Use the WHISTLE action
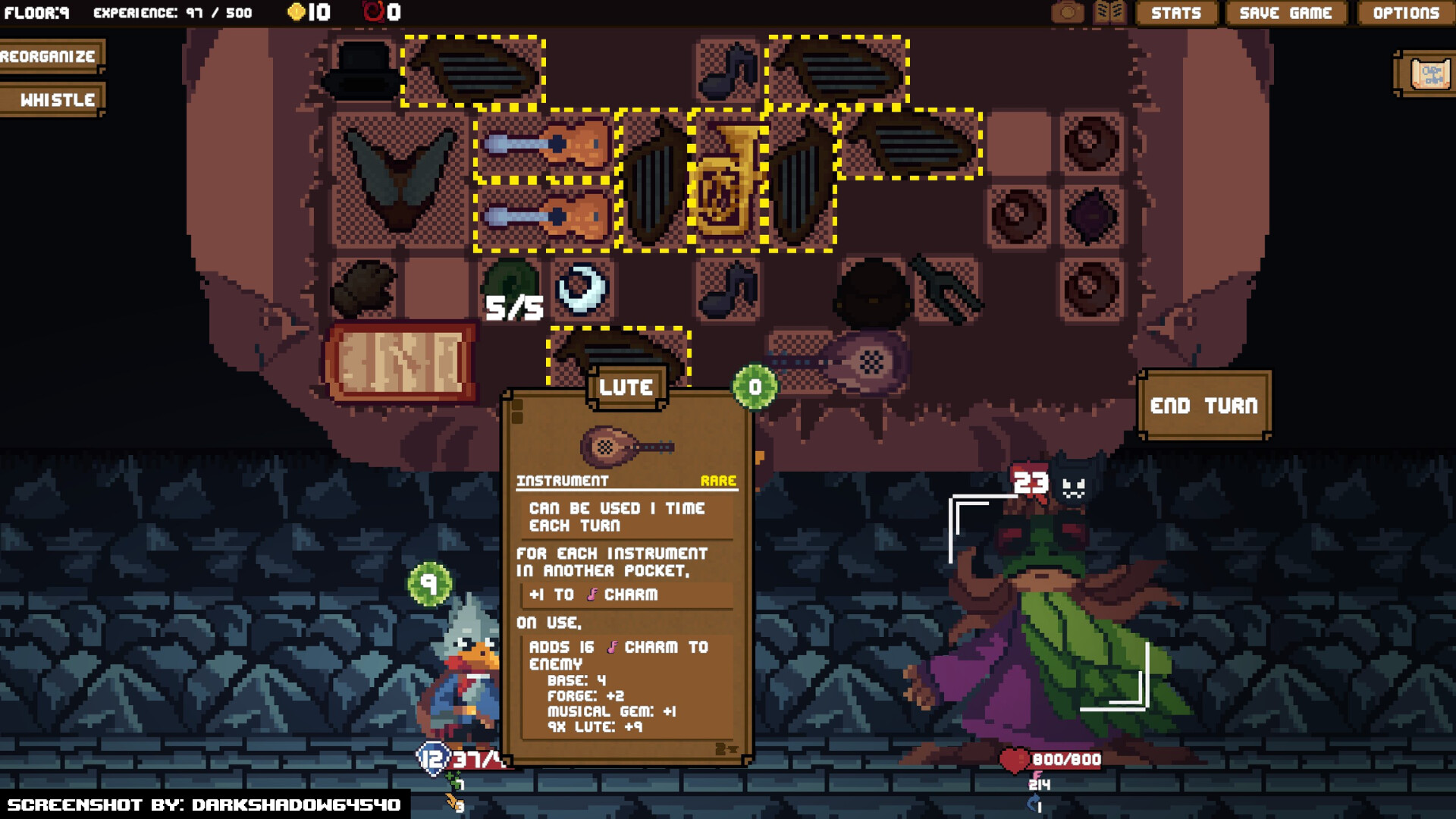This screenshot has width=1456, height=819. pos(51,99)
